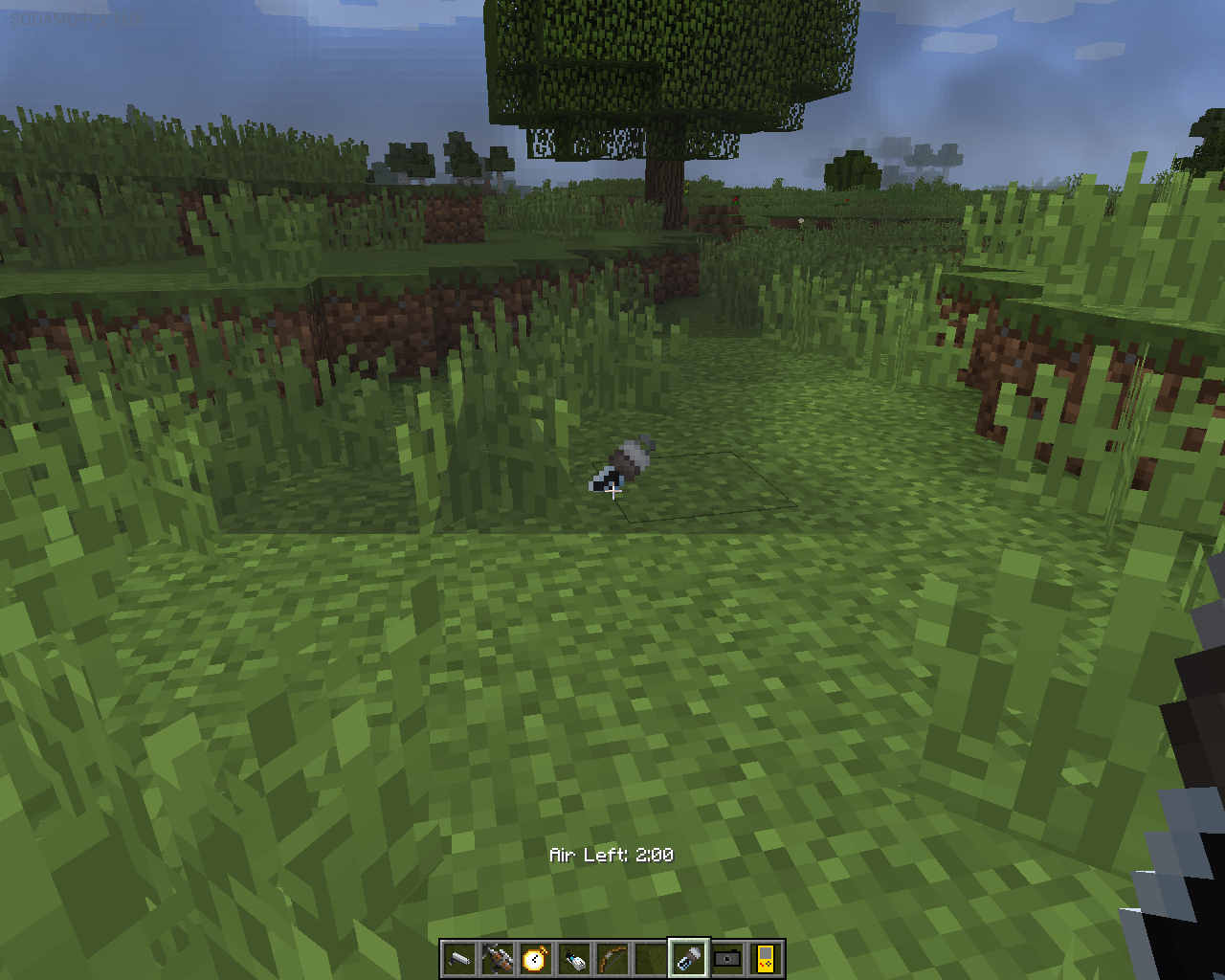Image resolution: width=1225 pixels, height=980 pixels.
Task: Select the crossbow hotbar slot
Action: coord(498,958)
